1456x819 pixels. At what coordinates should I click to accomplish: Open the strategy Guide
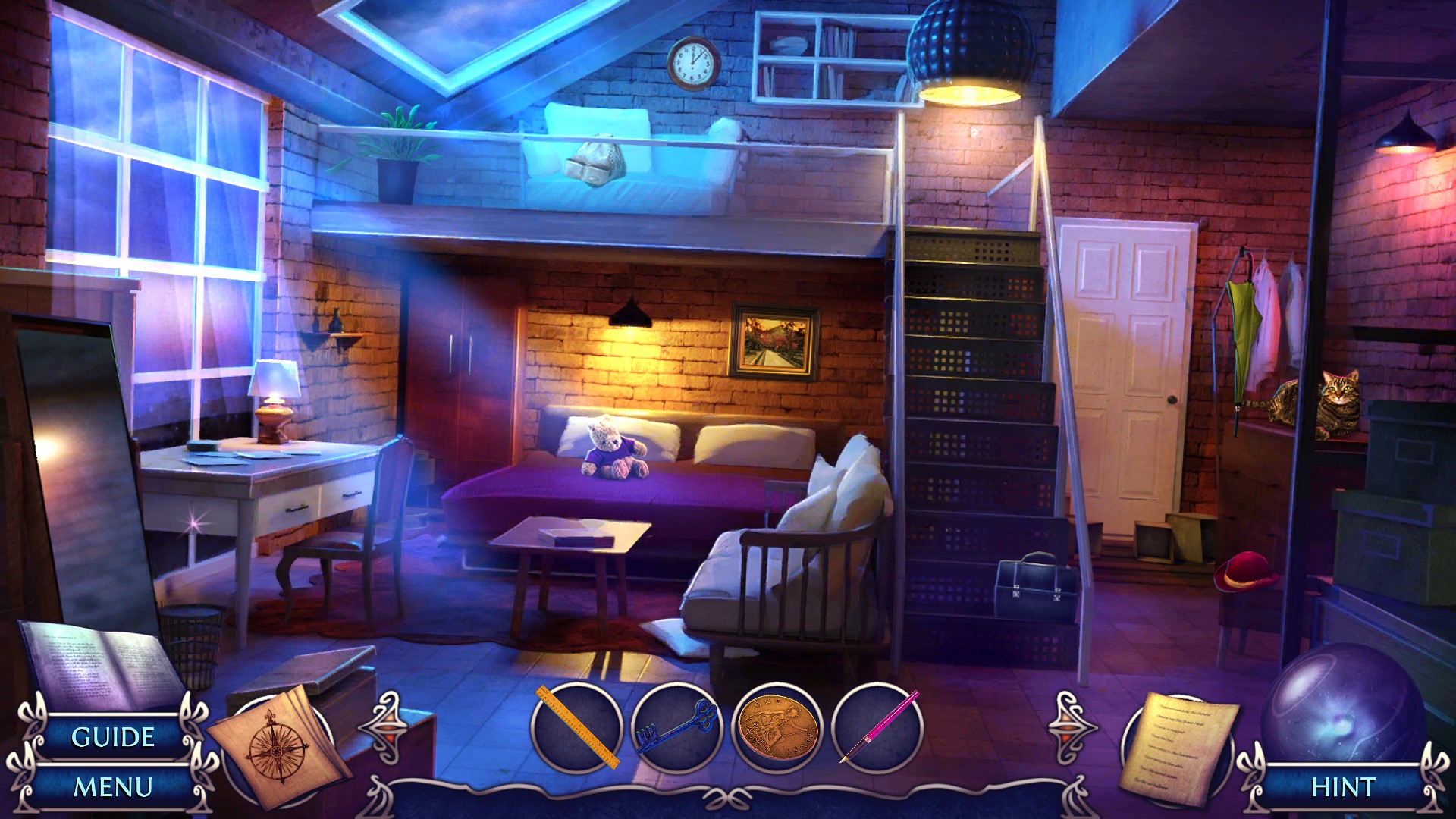[112, 737]
